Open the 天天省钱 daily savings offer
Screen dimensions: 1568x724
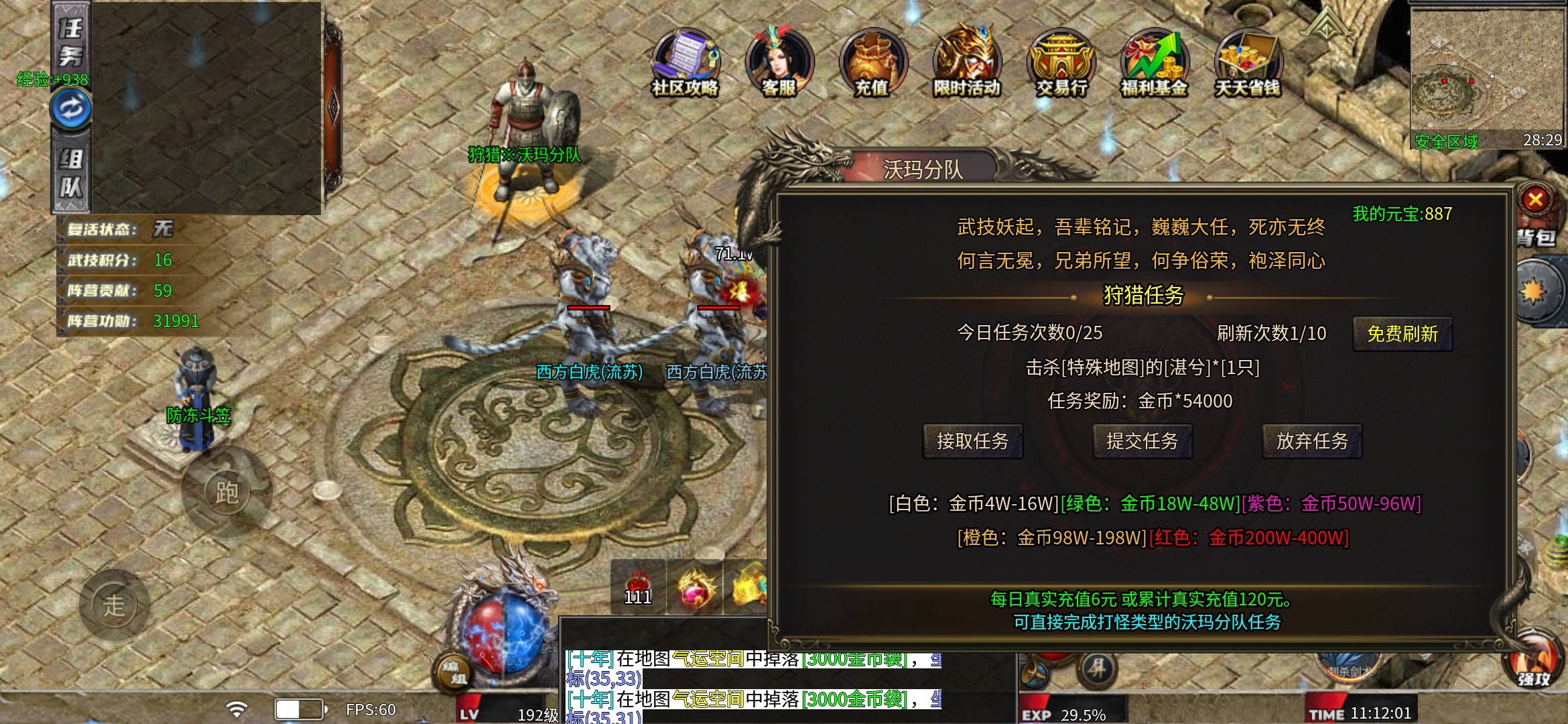click(x=1248, y=64)
